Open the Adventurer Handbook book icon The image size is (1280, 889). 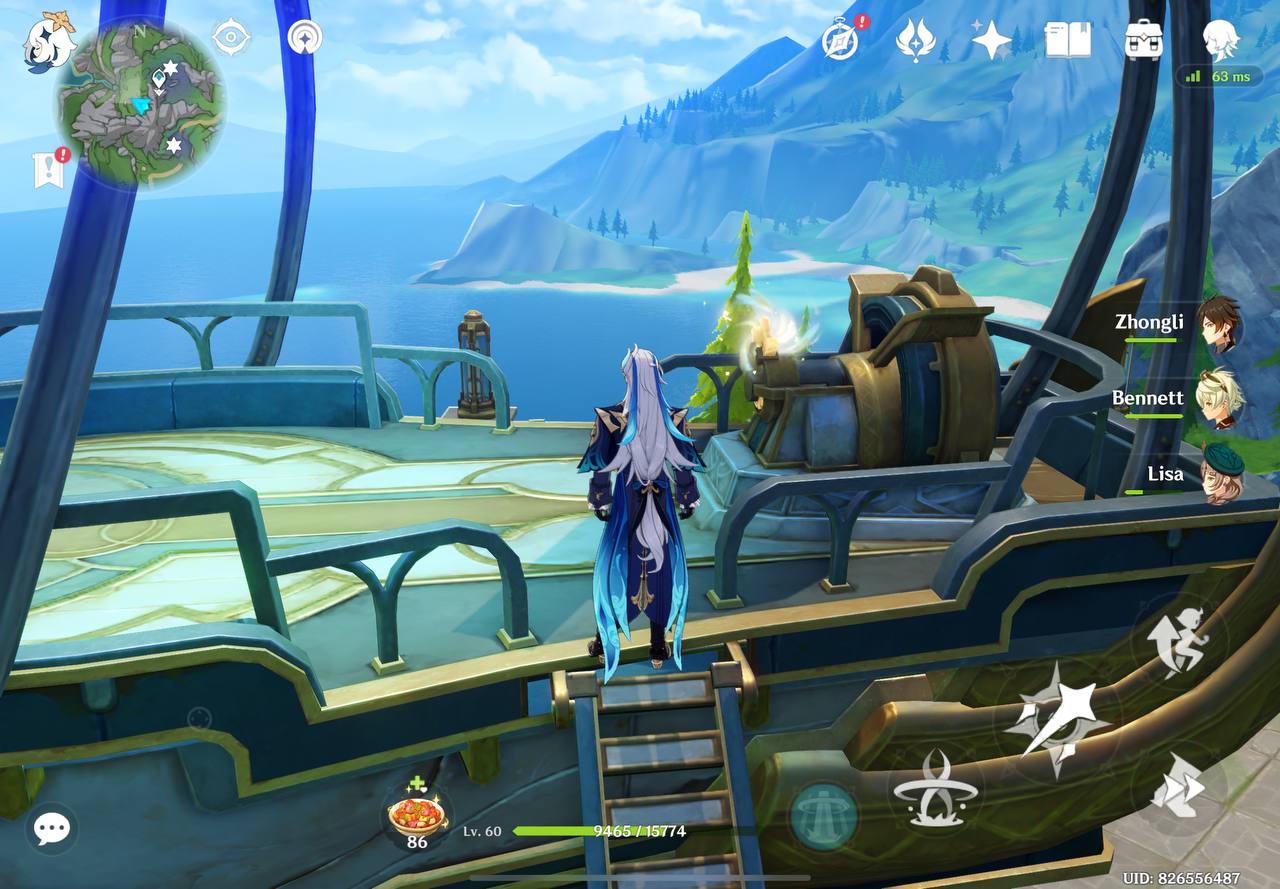pos(1067,41)
